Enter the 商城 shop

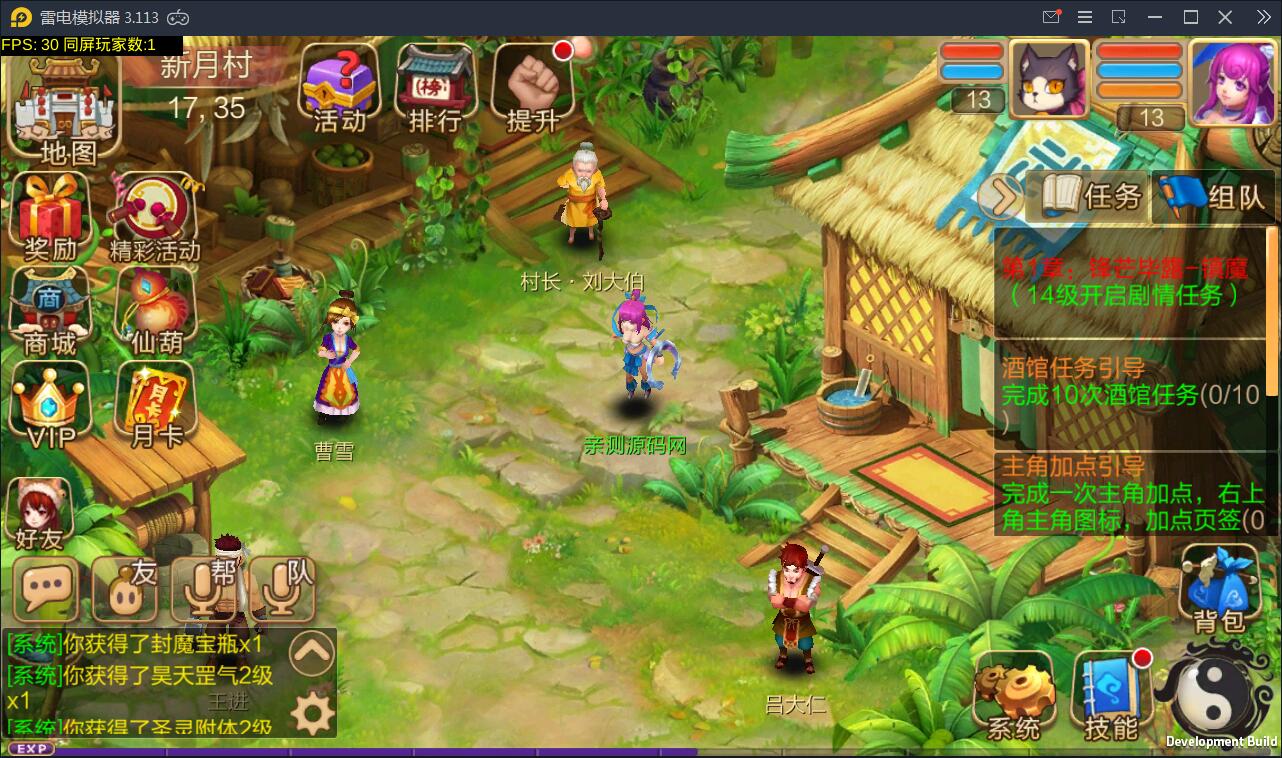50,312
